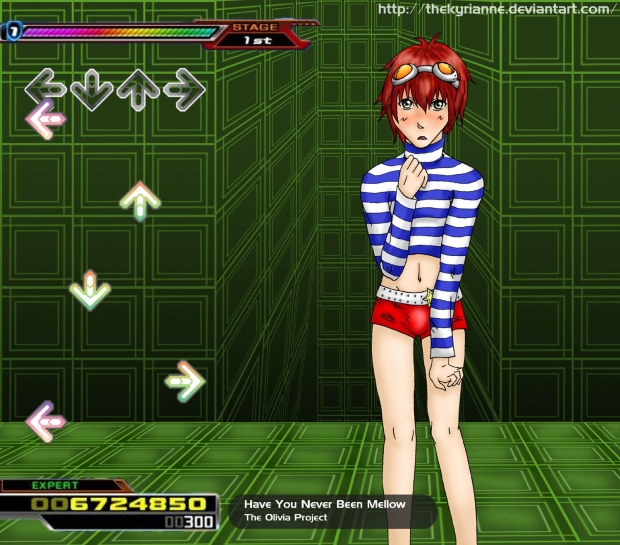Click the colored scrolling down arrow note
Image resolution: width=620 pixels, height=545 pixels.
[90, 290]
